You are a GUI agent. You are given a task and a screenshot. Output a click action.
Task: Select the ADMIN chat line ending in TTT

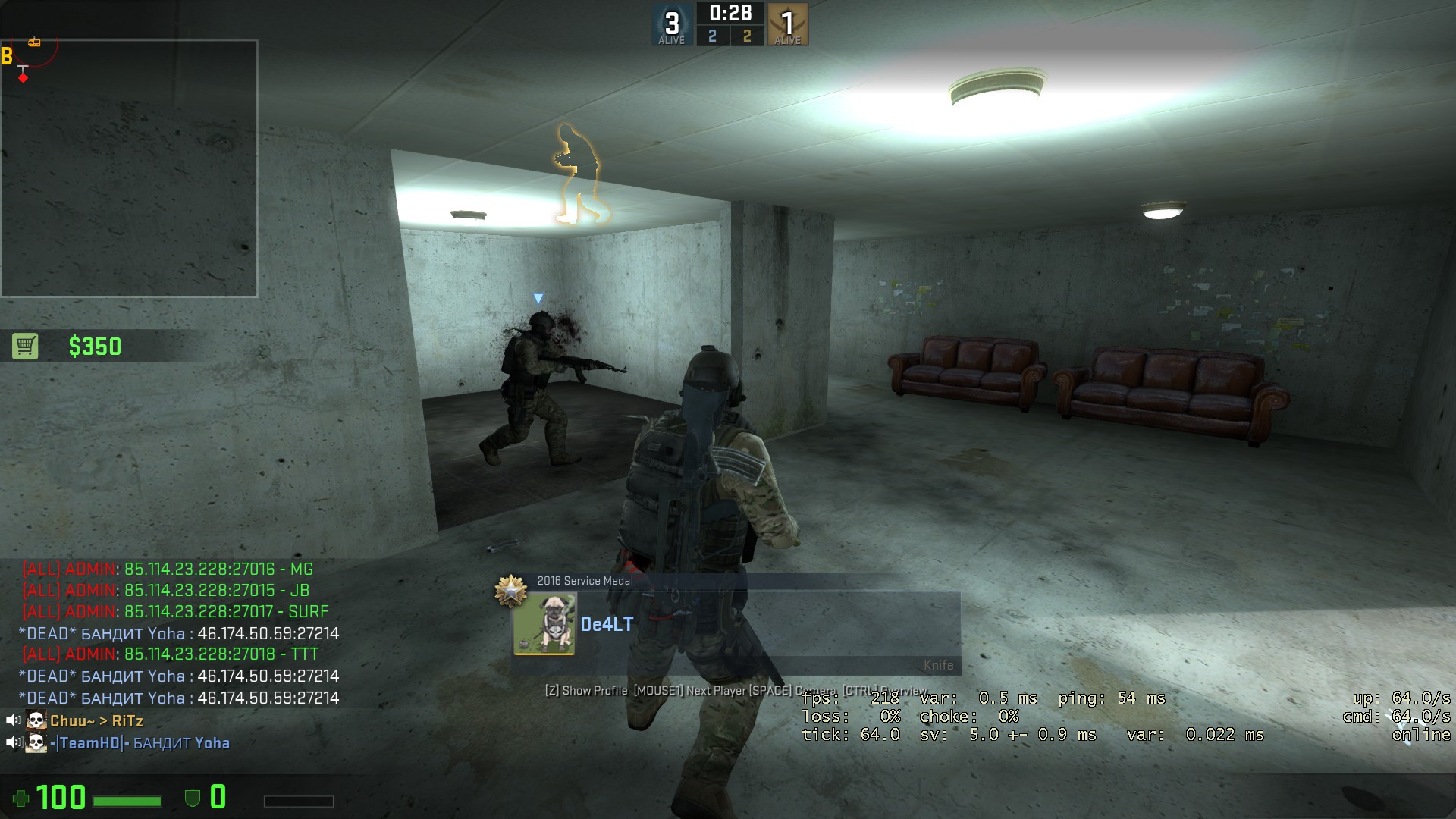pyautogui.click(x=171, y=654)
